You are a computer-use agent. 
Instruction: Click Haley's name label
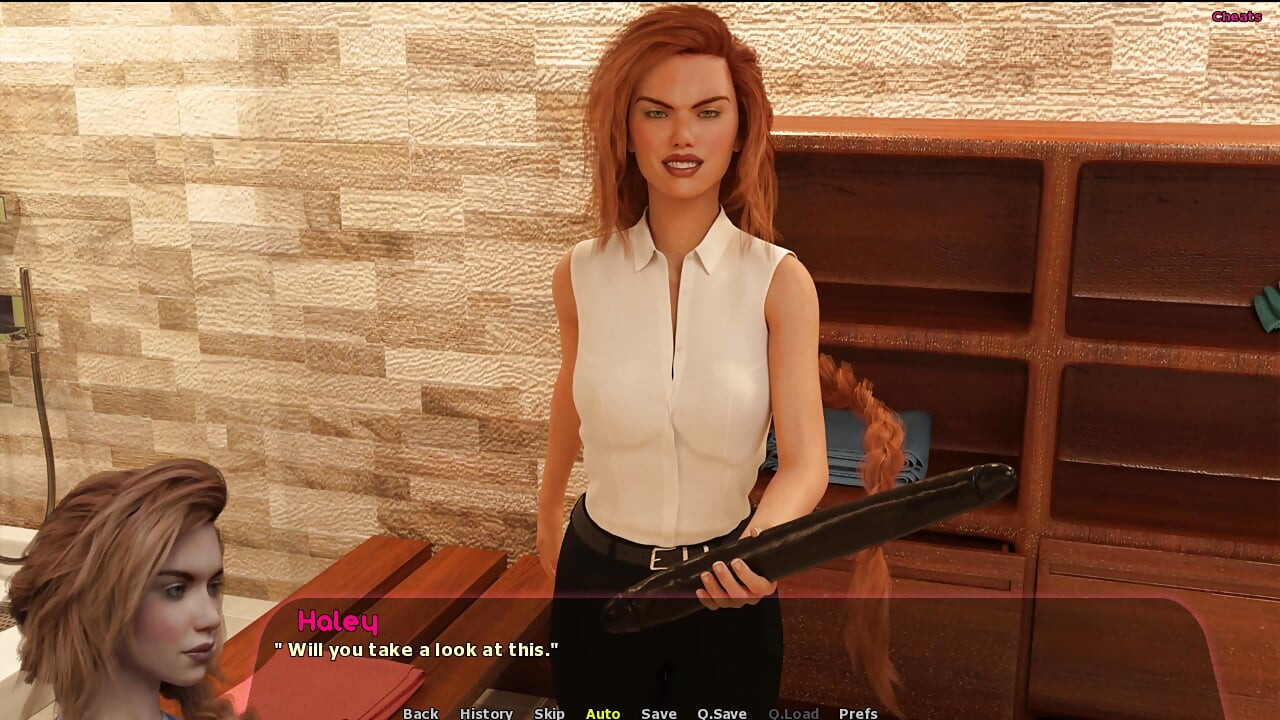click(x=338, y=621)
